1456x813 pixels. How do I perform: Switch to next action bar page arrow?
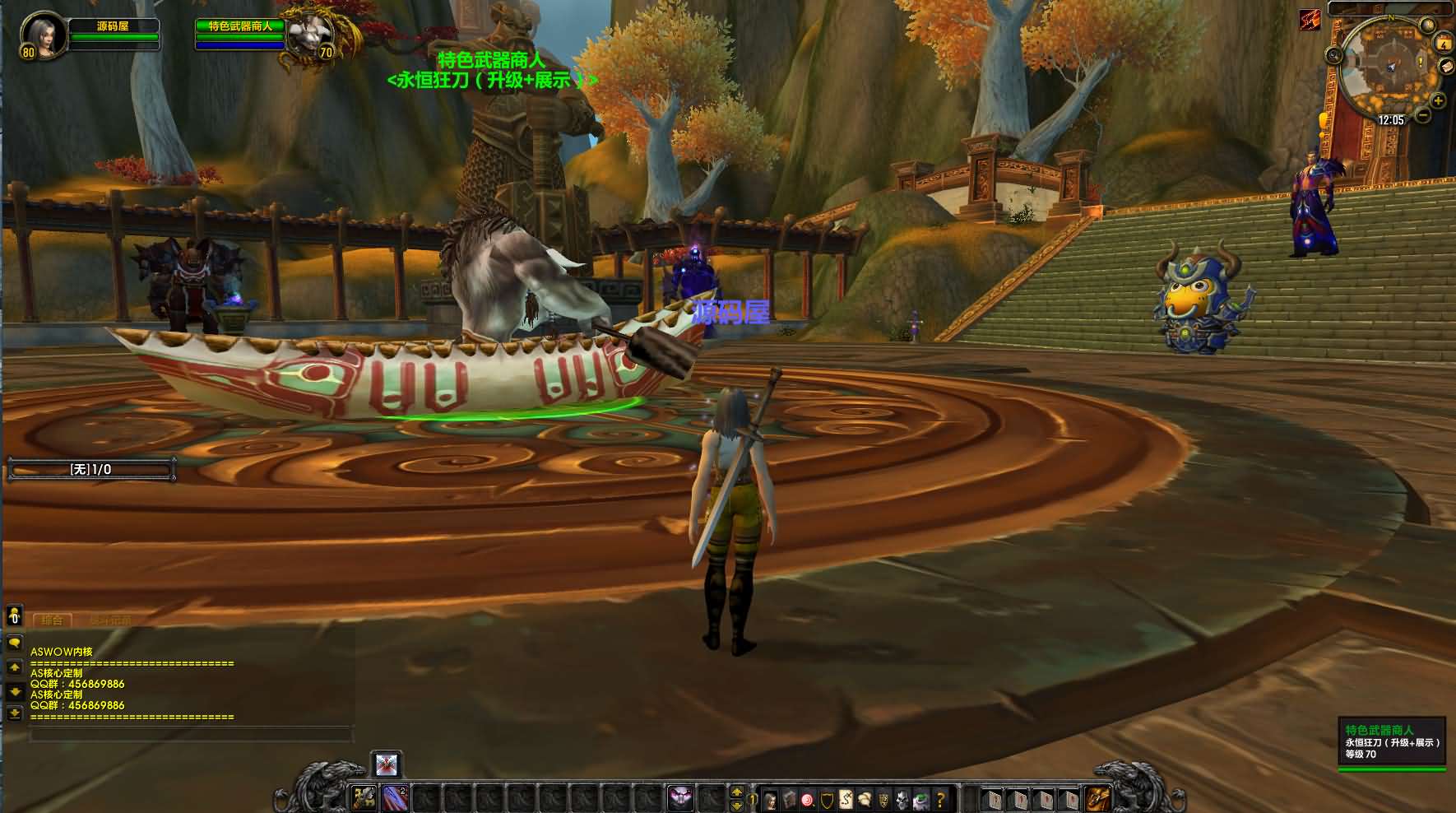[x=737, y=791]
